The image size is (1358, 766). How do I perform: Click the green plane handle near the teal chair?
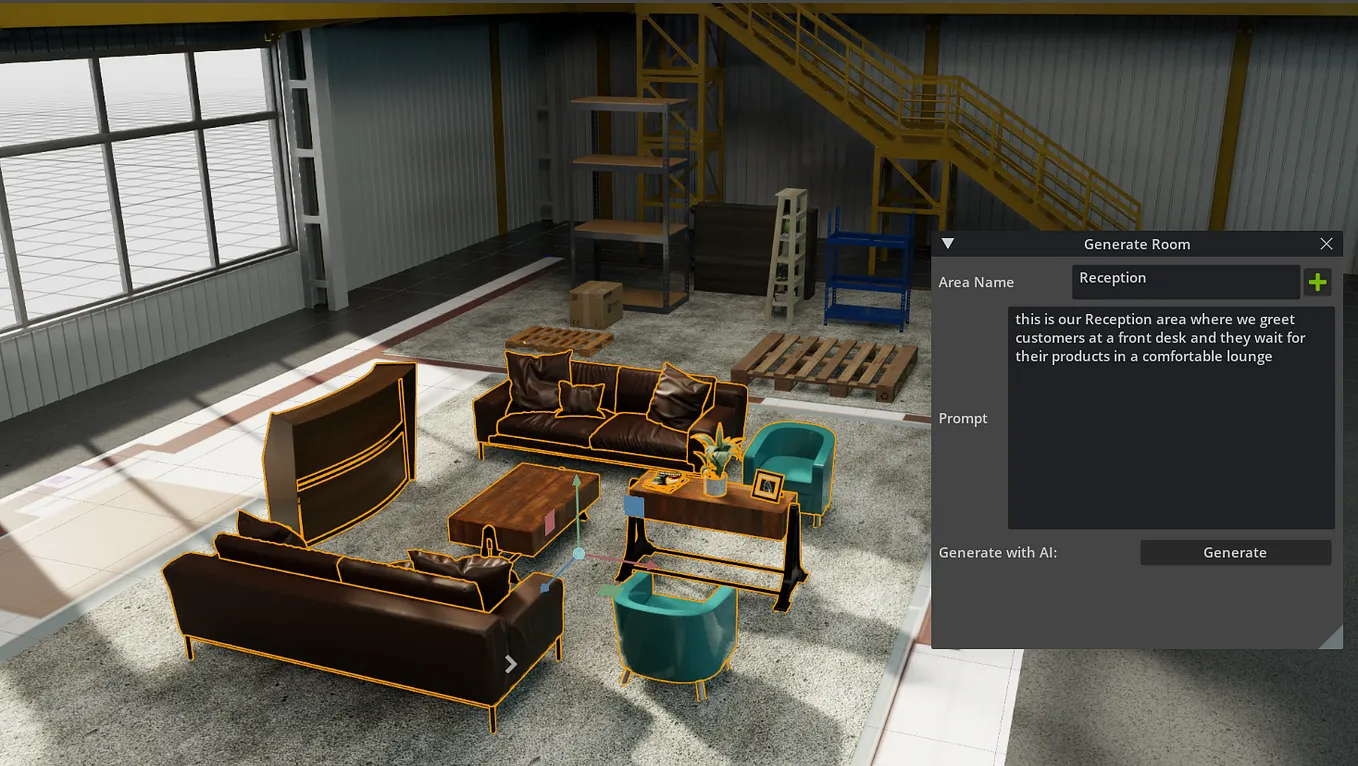tap(610, 589)
